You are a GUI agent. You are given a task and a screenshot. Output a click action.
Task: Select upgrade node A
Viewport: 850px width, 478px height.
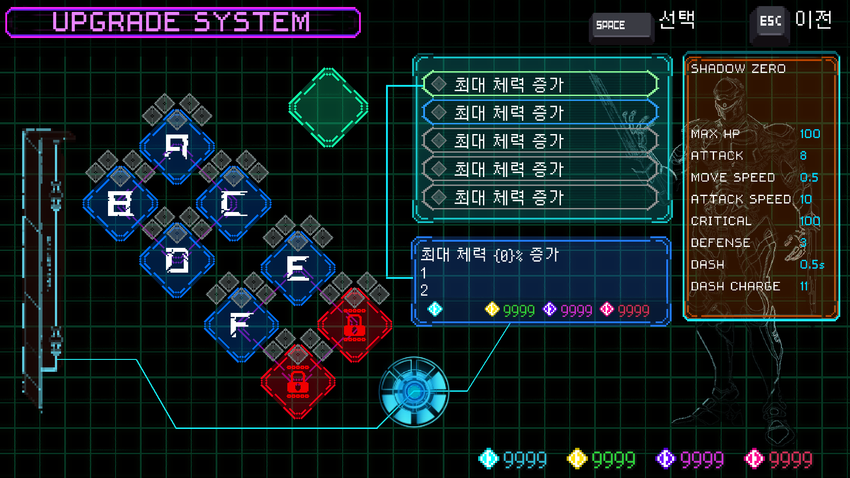177,148
